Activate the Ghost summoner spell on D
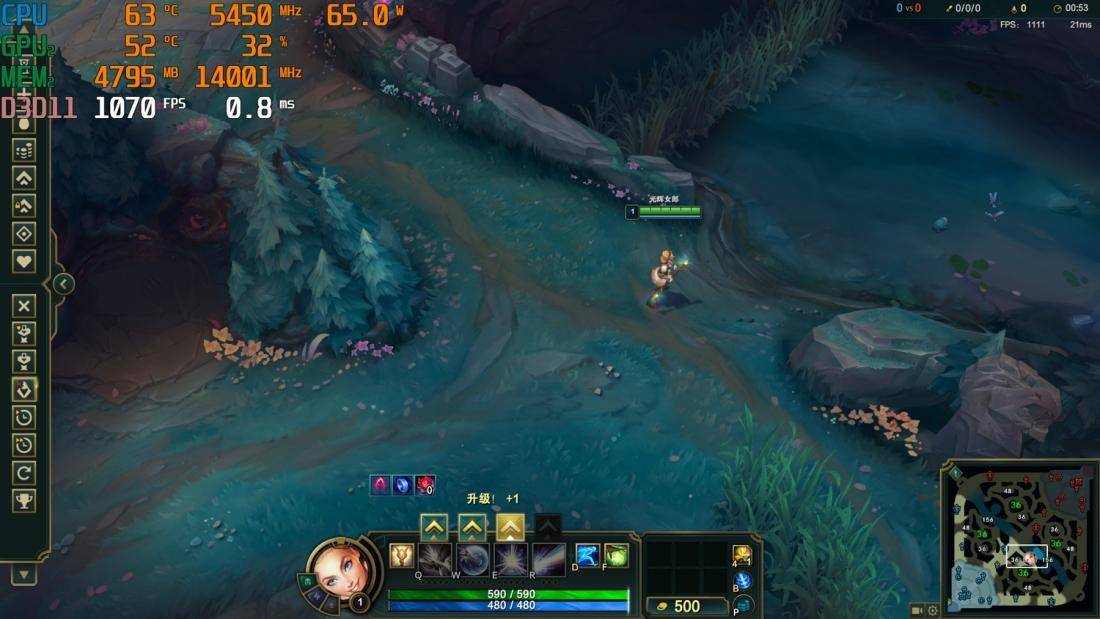The height and width of the screenshot is (619, 1100). tap(588, 555)
